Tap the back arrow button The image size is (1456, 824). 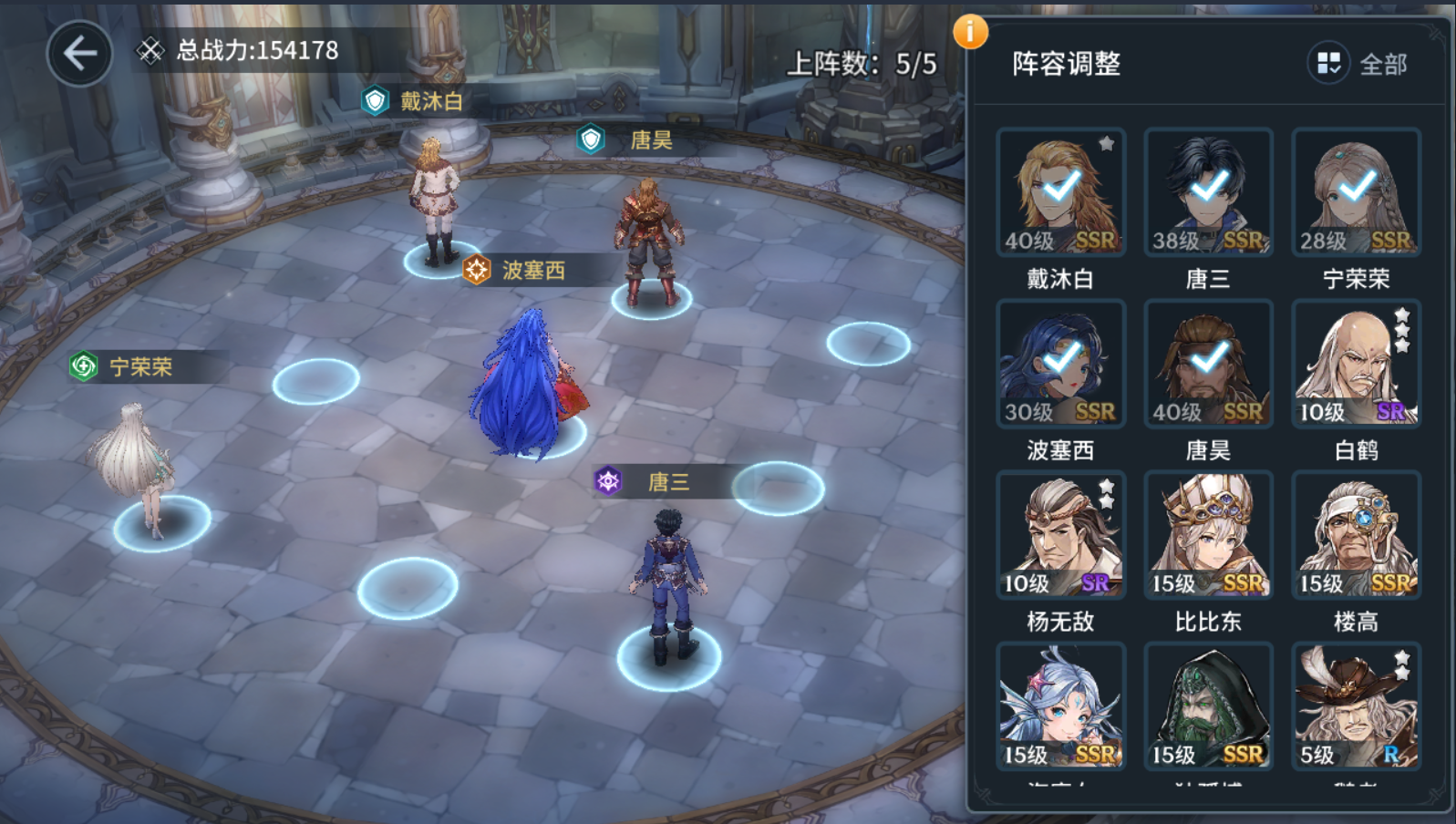(78, 52)
